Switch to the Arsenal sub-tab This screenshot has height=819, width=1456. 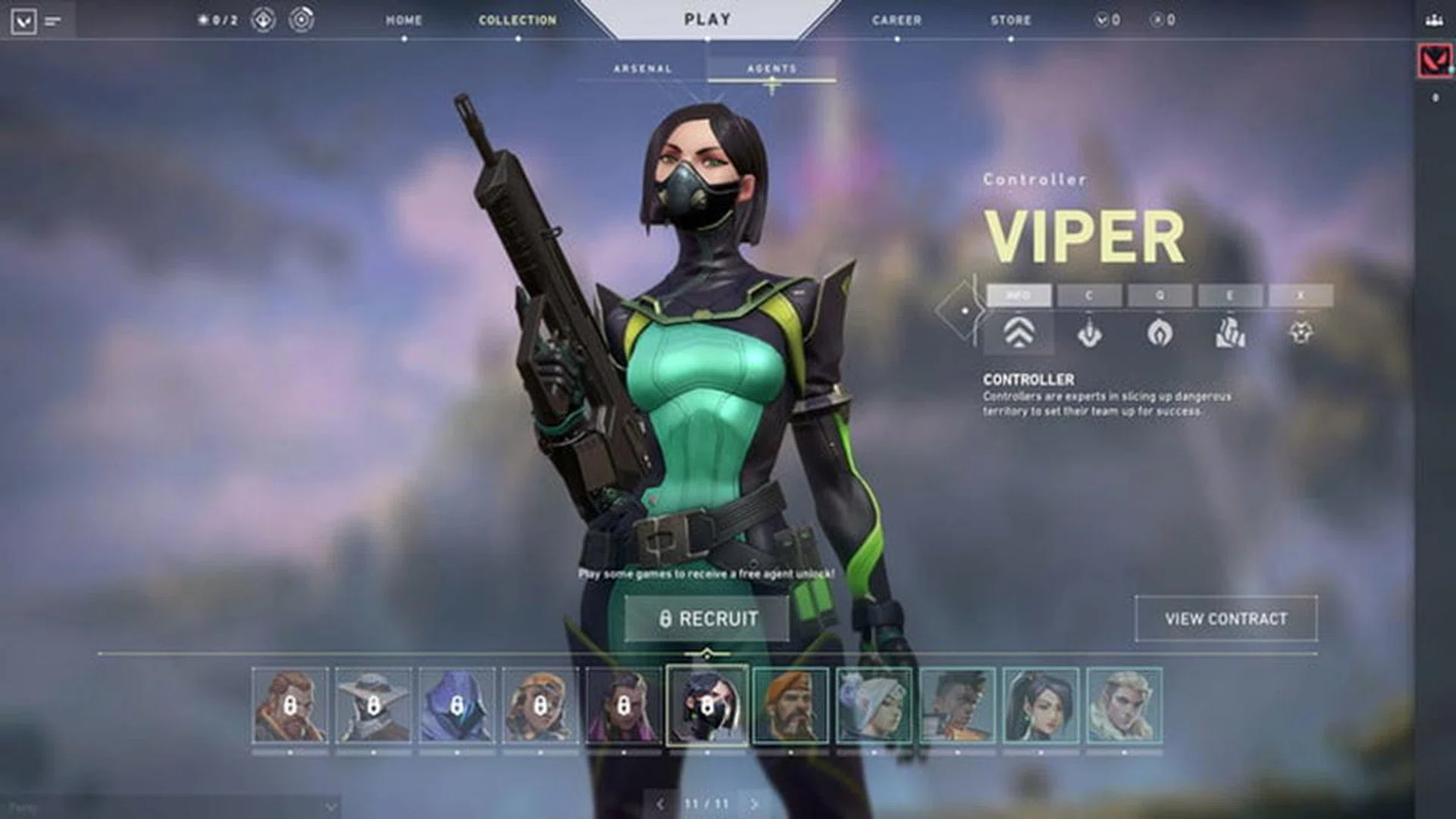tap(642, 69)
